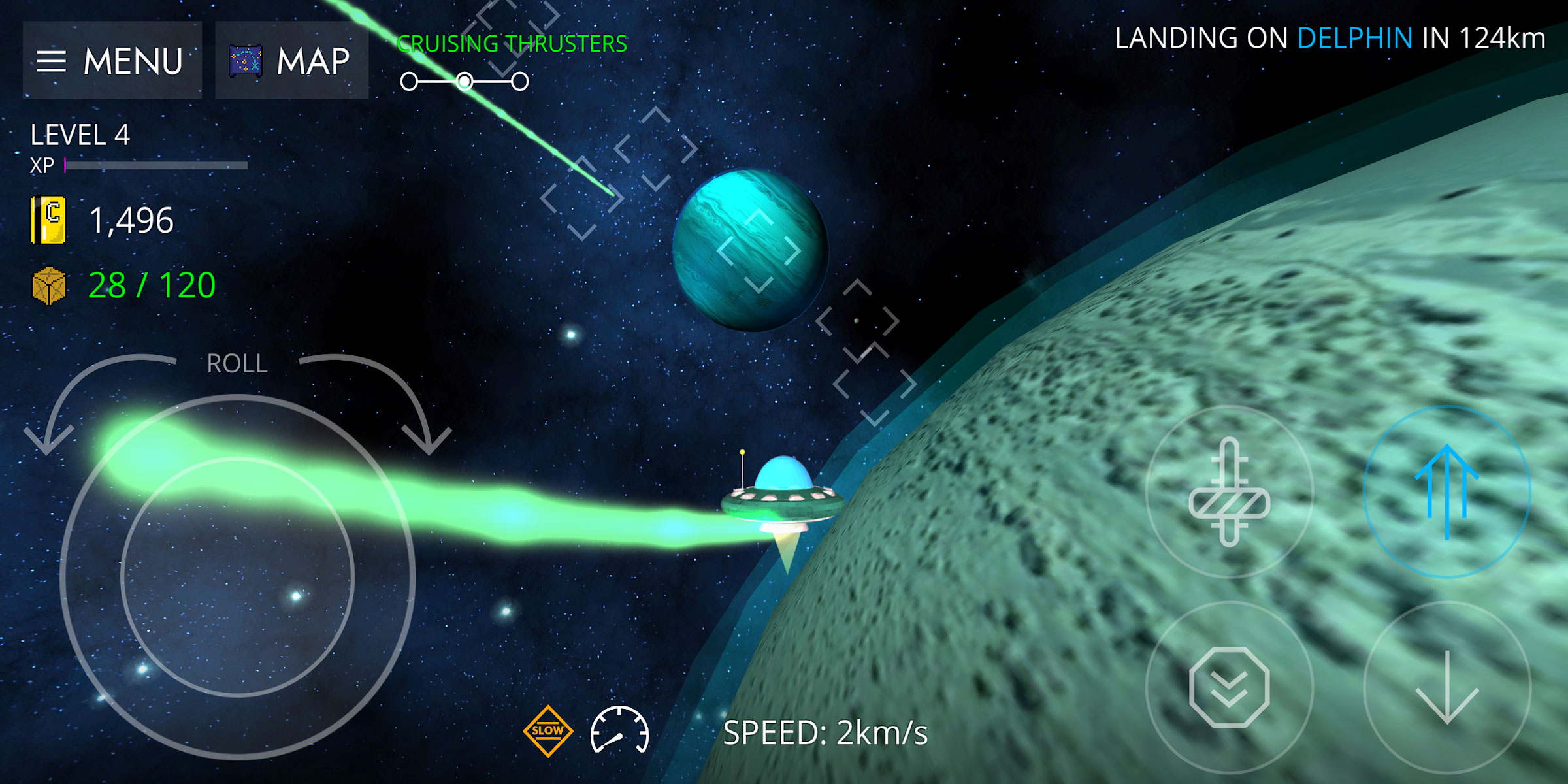
Task: Select the orange cargo crate icon
Action: (49, 286)
